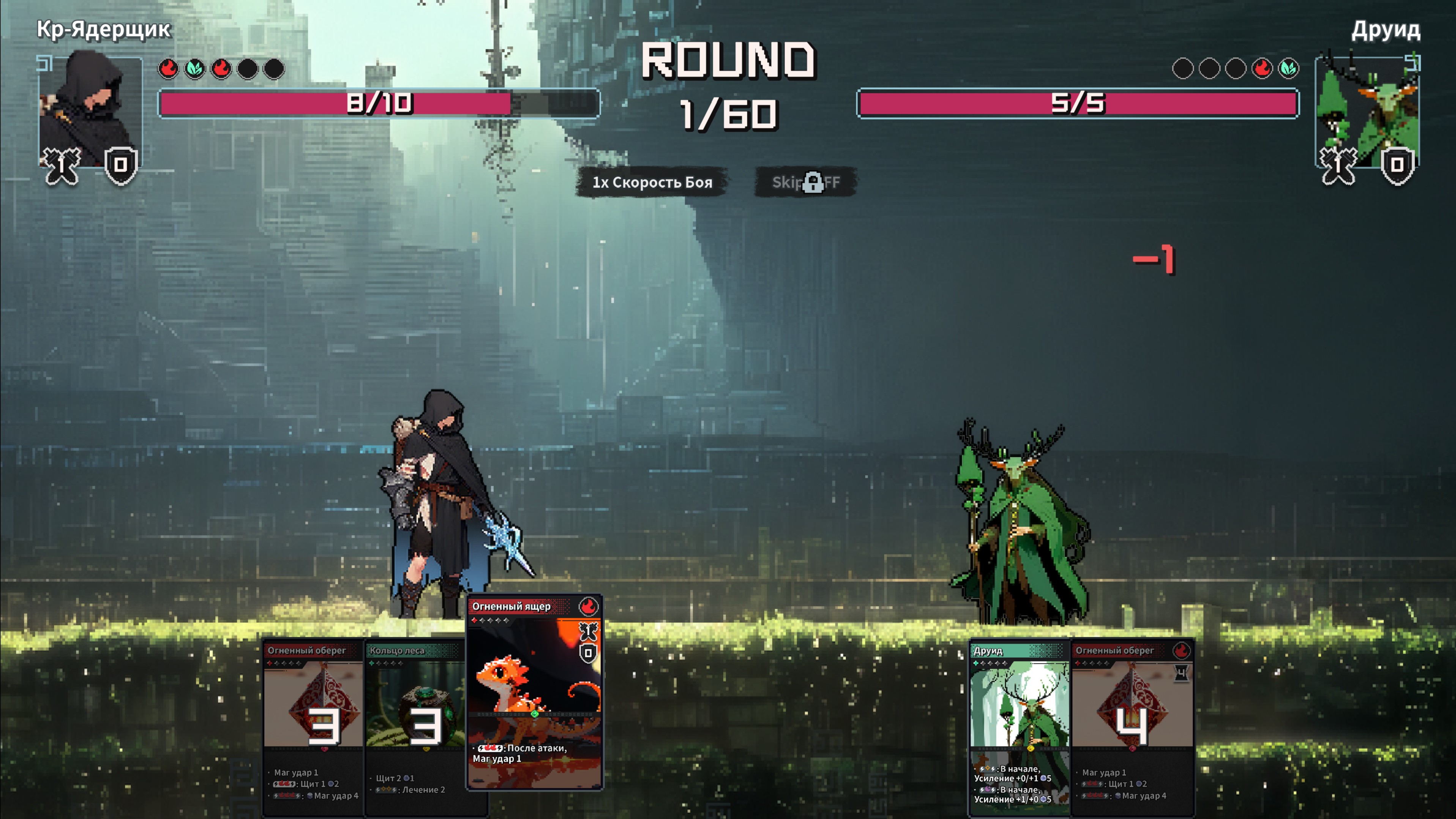Screen dimensions: 1456x819
Task: Inspect the enemy's Огненный оберег card
Action: (1132, 726)
